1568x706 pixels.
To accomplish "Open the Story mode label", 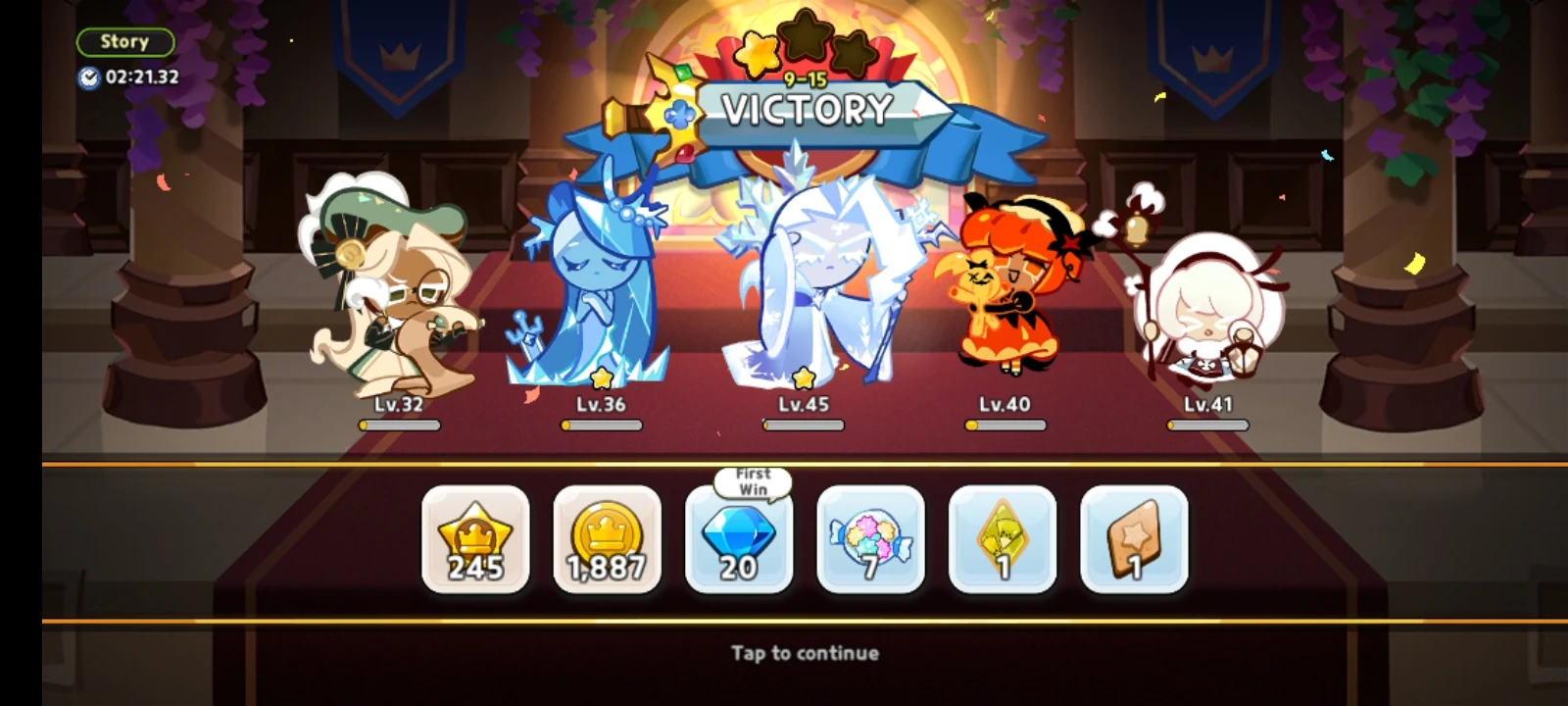I will coord(123,40).
